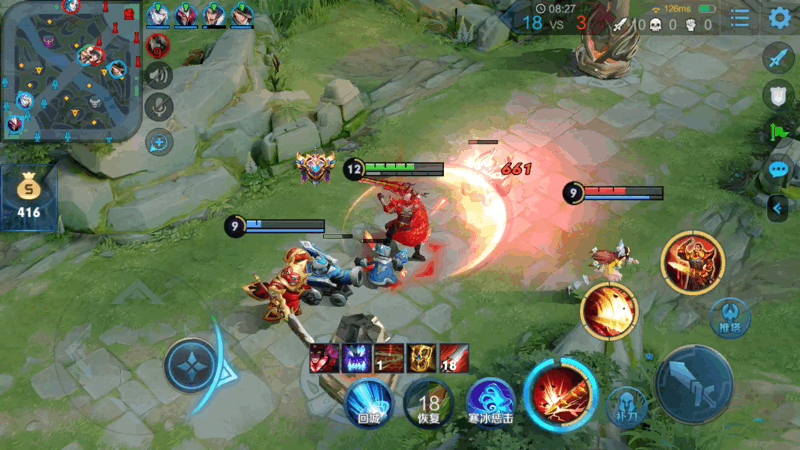Image resolution: width=800 pixels, height=450 pixels.
Task: Cast the fiery slash second skill
Action: click(609, 310)
